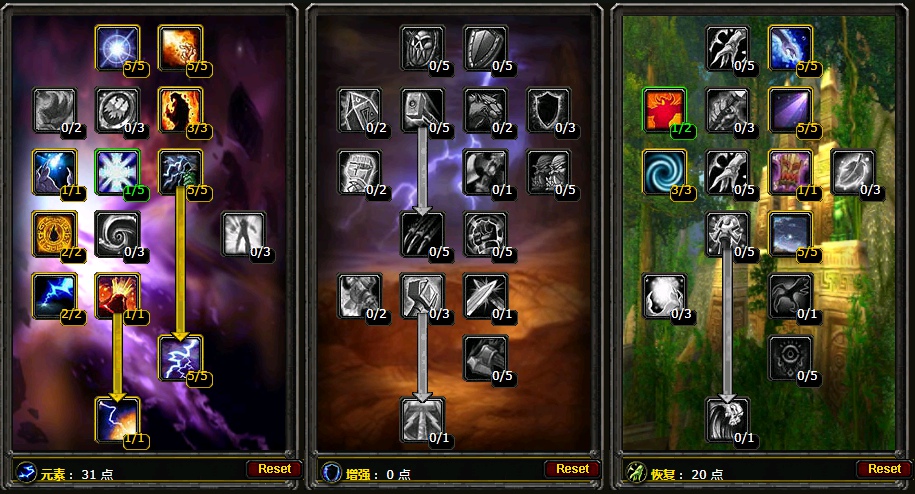Select the flaming fist talent at 1/1
915x494 pixels.
pos(117,295)
